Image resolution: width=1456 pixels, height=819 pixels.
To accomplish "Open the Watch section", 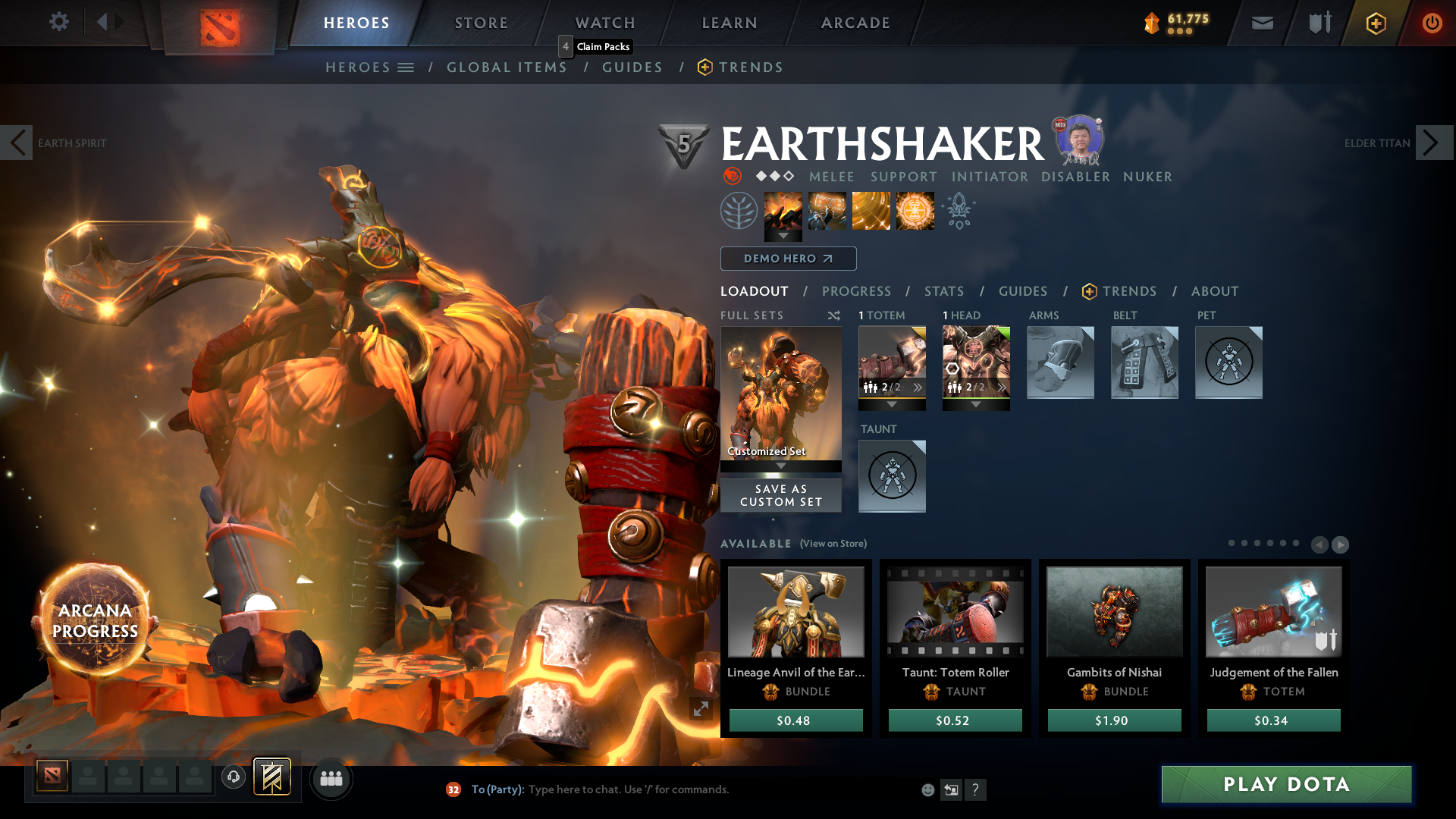I will coord(604,23).
